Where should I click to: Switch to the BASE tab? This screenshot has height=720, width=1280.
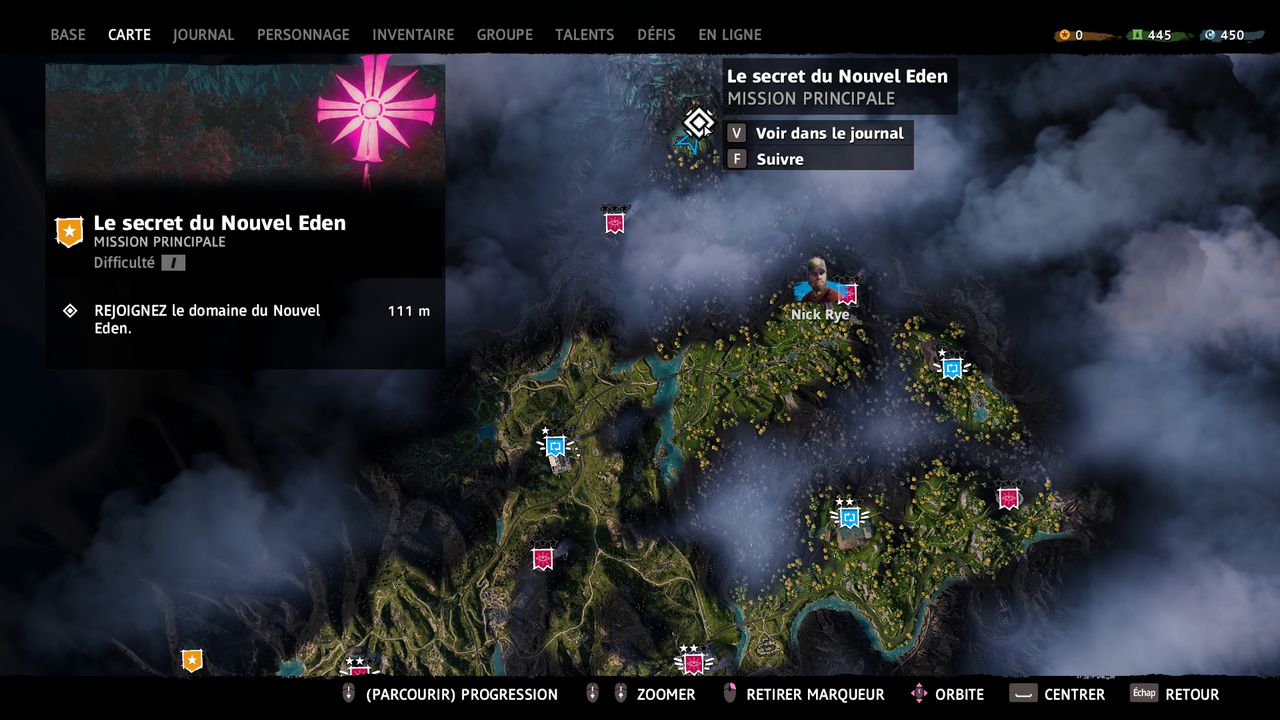coord(68,34)
